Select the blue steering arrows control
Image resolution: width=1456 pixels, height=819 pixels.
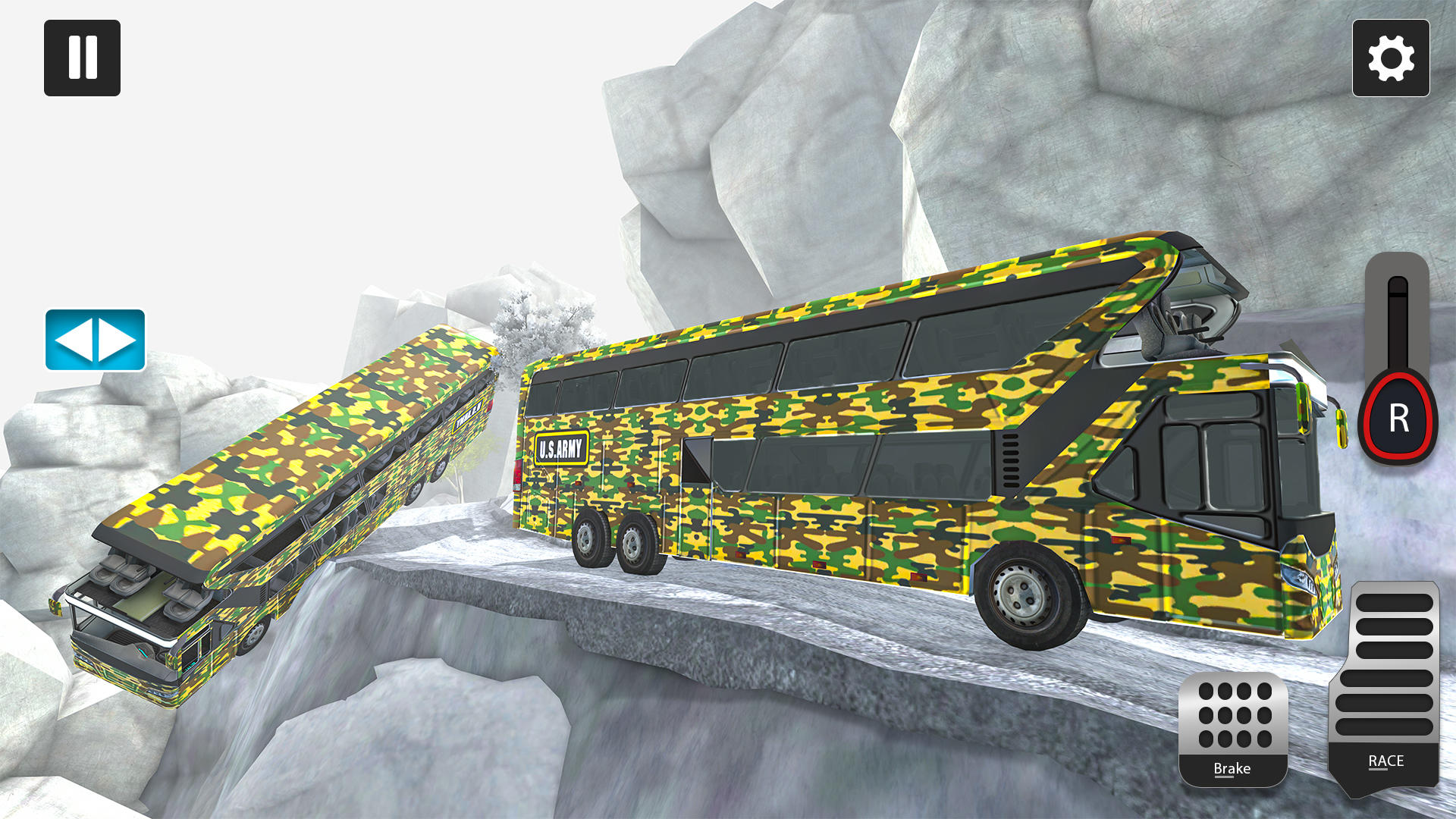[x=93, y=340]
